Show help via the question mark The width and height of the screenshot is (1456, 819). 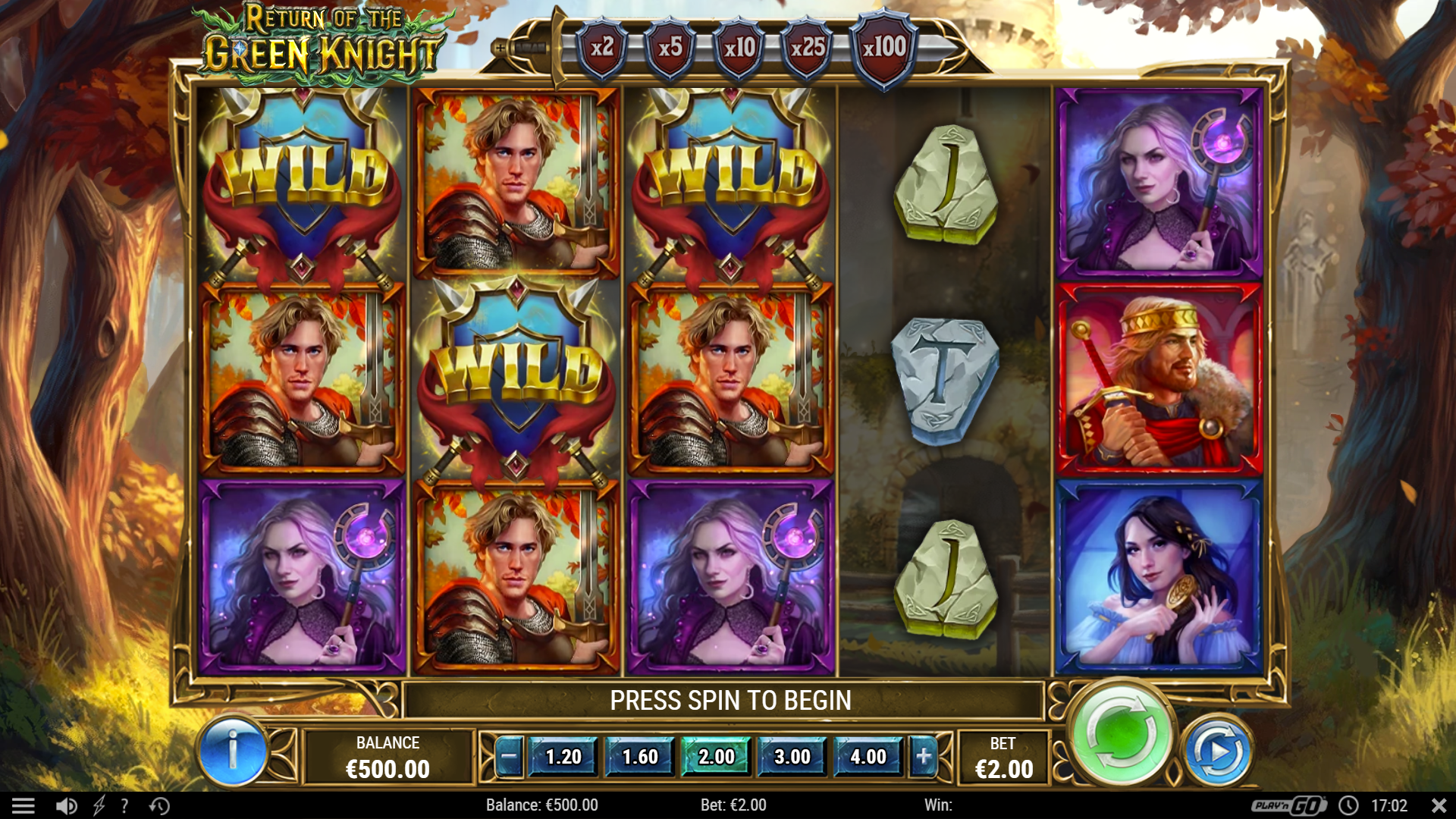pyautogui.click(x=124, y=805)
